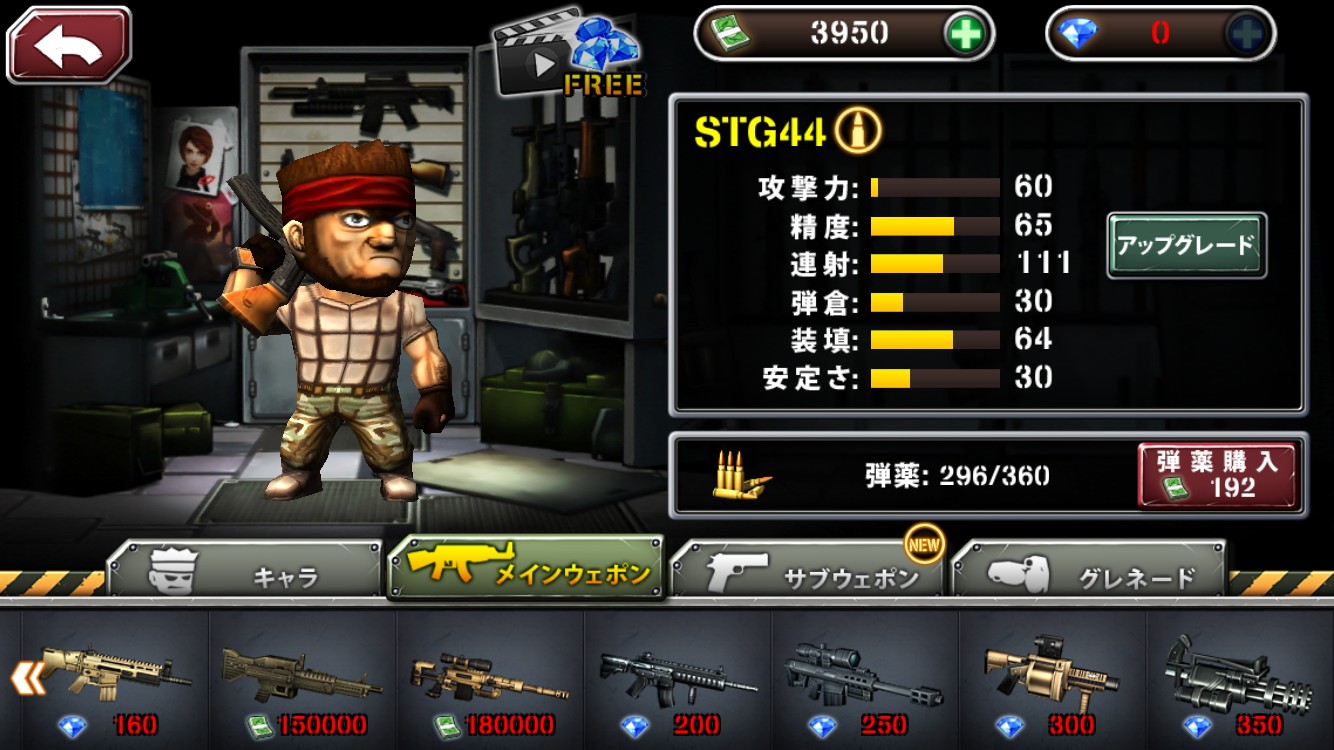Switch to the キャラ character tab
Image resolution: width=1334 pixels, height=750 pixels.
245,573
